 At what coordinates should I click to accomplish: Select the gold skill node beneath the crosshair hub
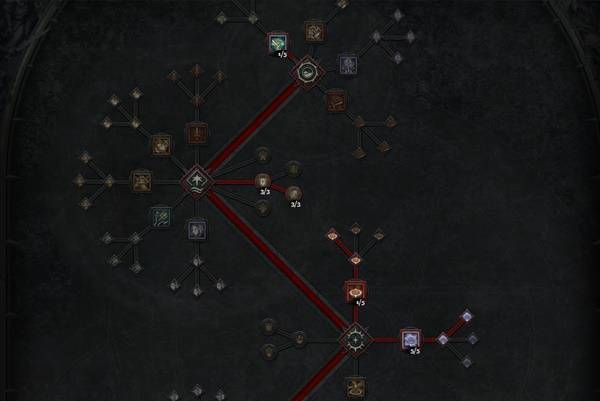(355, 386)
